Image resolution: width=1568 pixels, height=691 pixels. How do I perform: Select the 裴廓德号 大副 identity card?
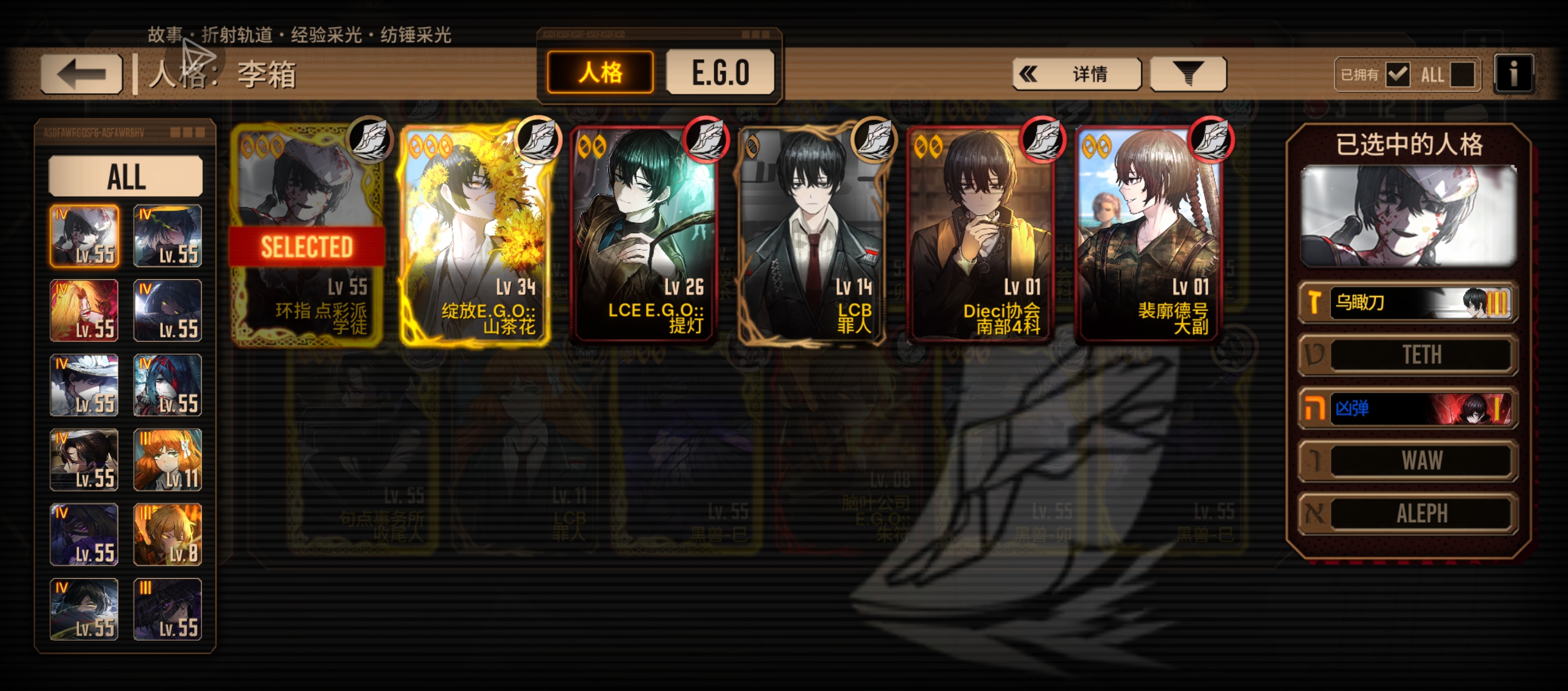[1149, 235]
